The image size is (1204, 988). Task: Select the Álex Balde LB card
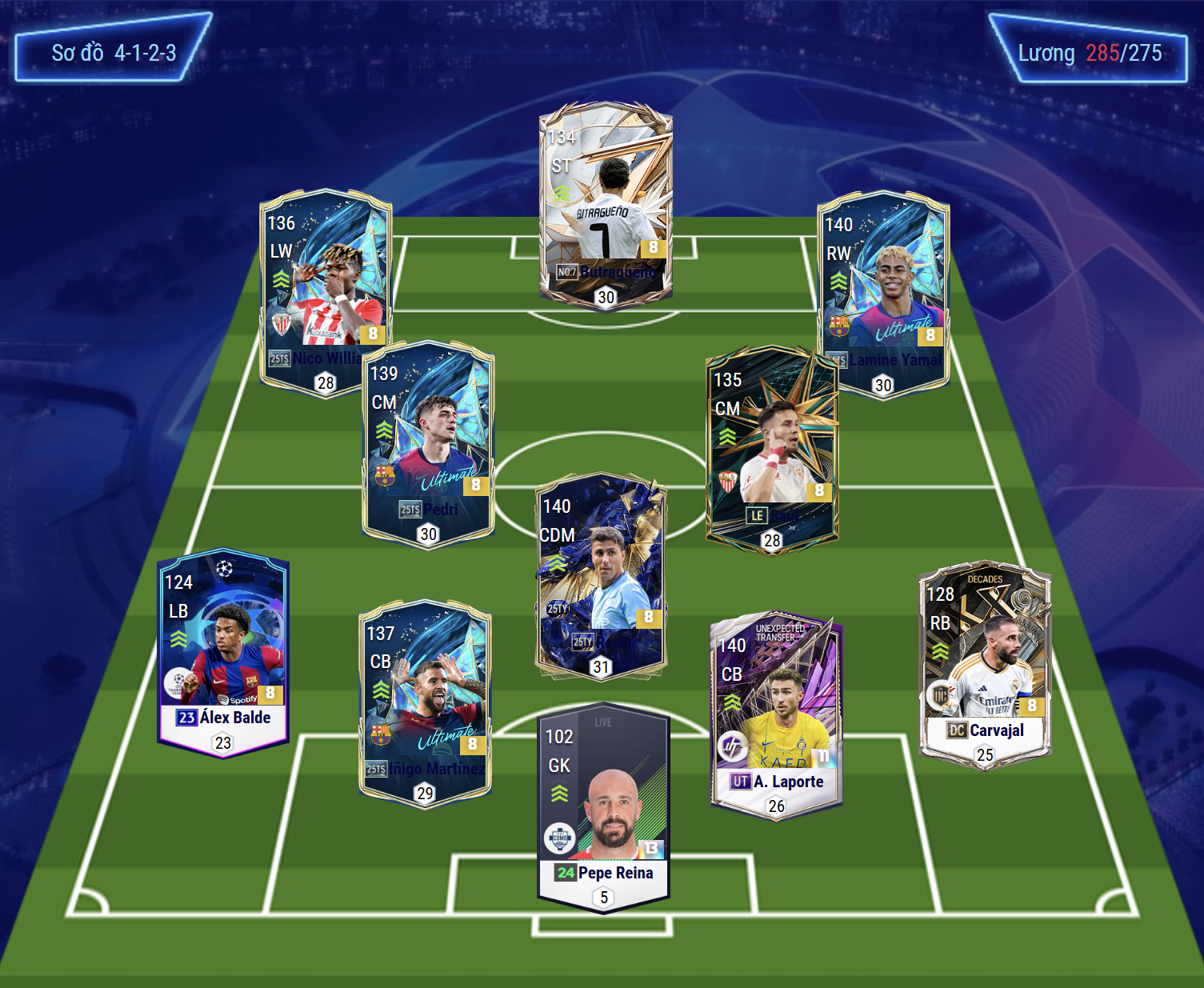[223, 652]
